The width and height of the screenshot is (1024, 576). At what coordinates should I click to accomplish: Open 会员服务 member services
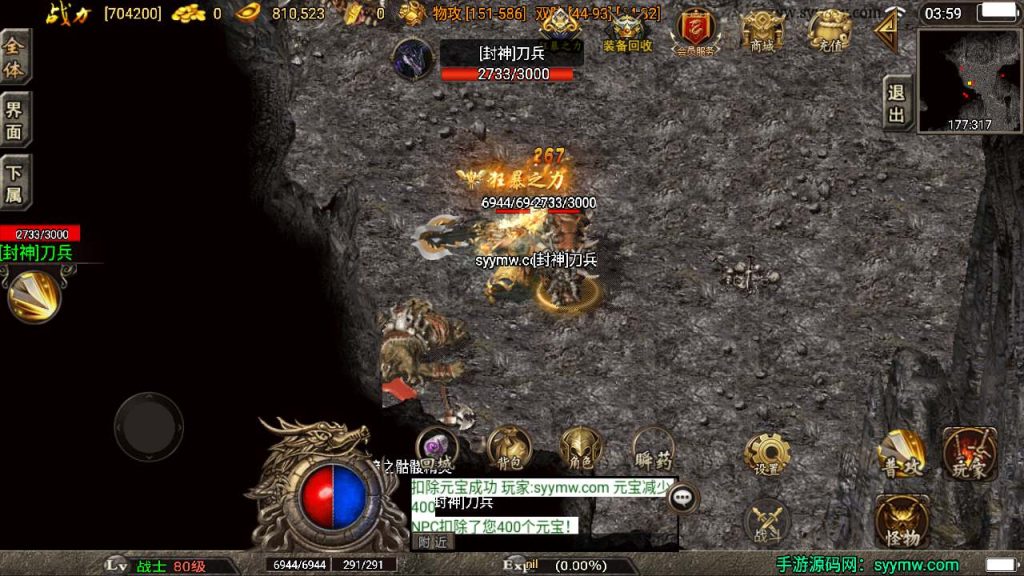[696, 32]
